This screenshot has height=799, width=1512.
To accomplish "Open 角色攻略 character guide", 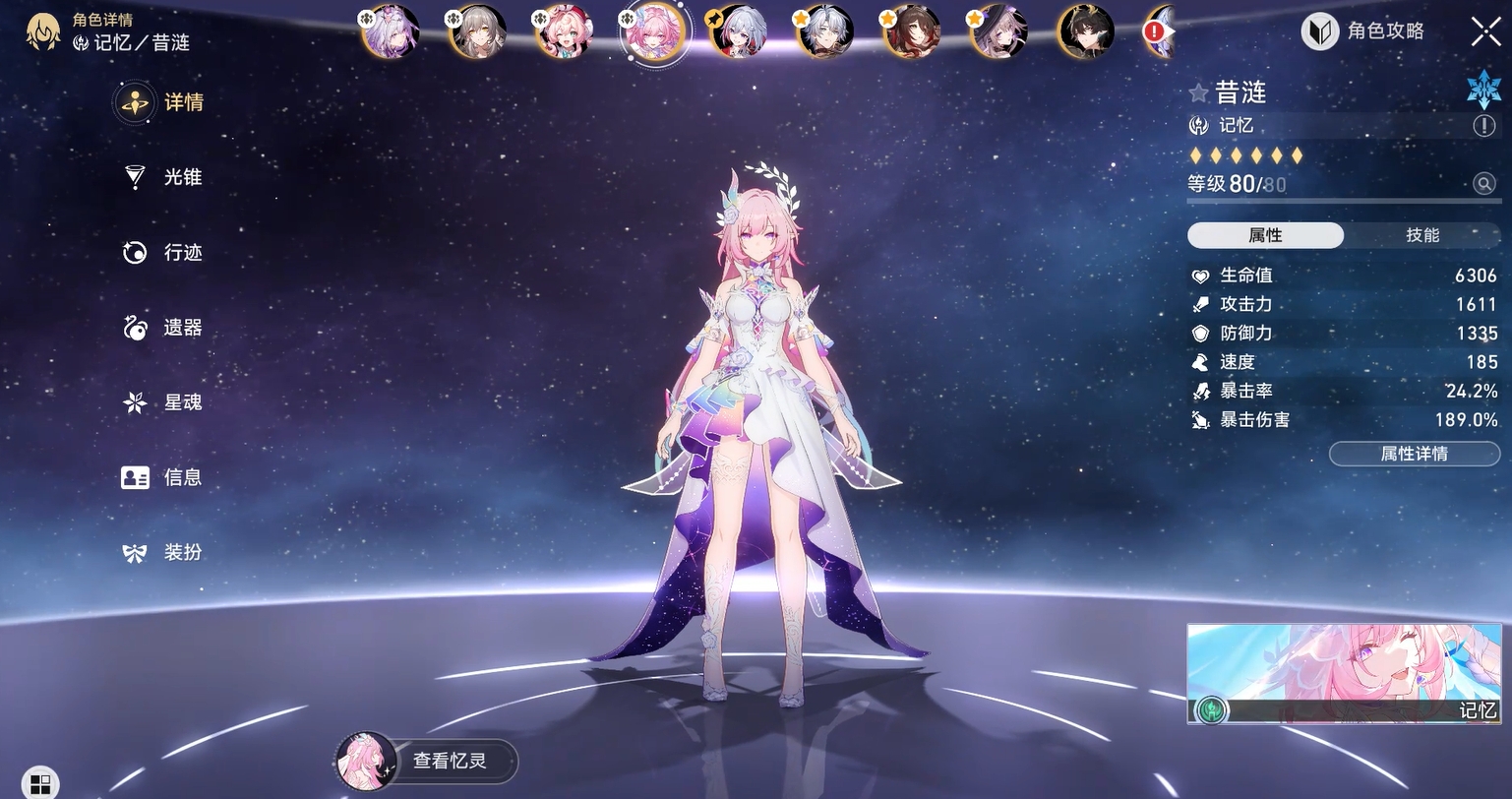I will click(x=1364, y=31).
